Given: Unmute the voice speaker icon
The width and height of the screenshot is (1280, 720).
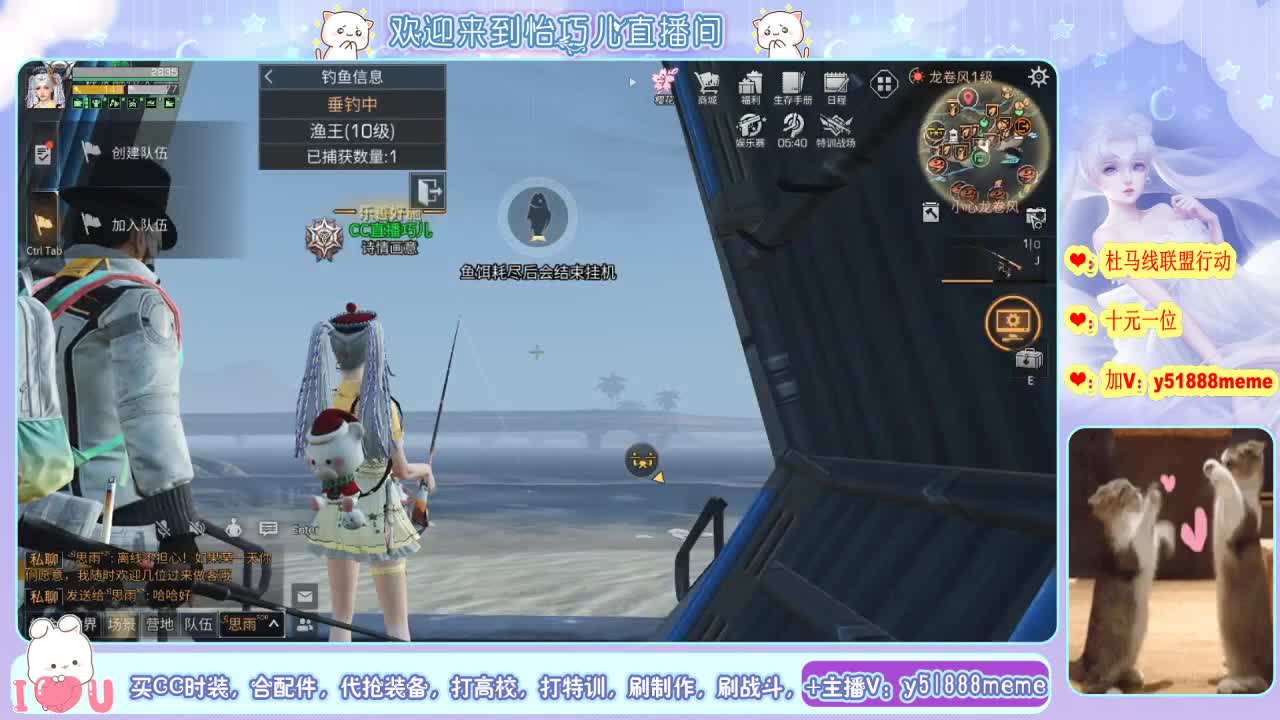Looking at the screenshot, I should click(197, 527).
